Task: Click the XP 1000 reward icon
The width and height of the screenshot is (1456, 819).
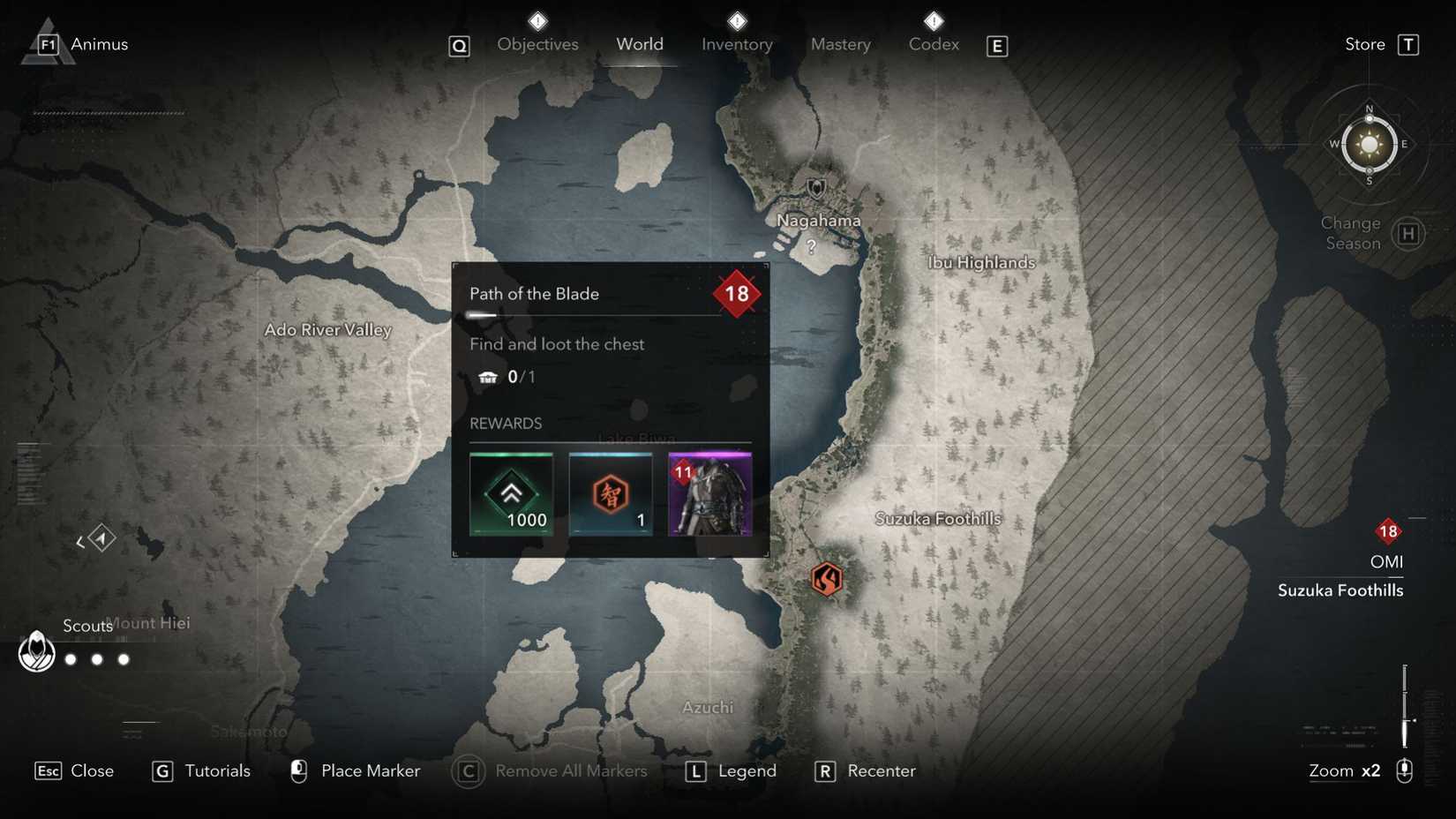Action: click(x=512, y=494)
